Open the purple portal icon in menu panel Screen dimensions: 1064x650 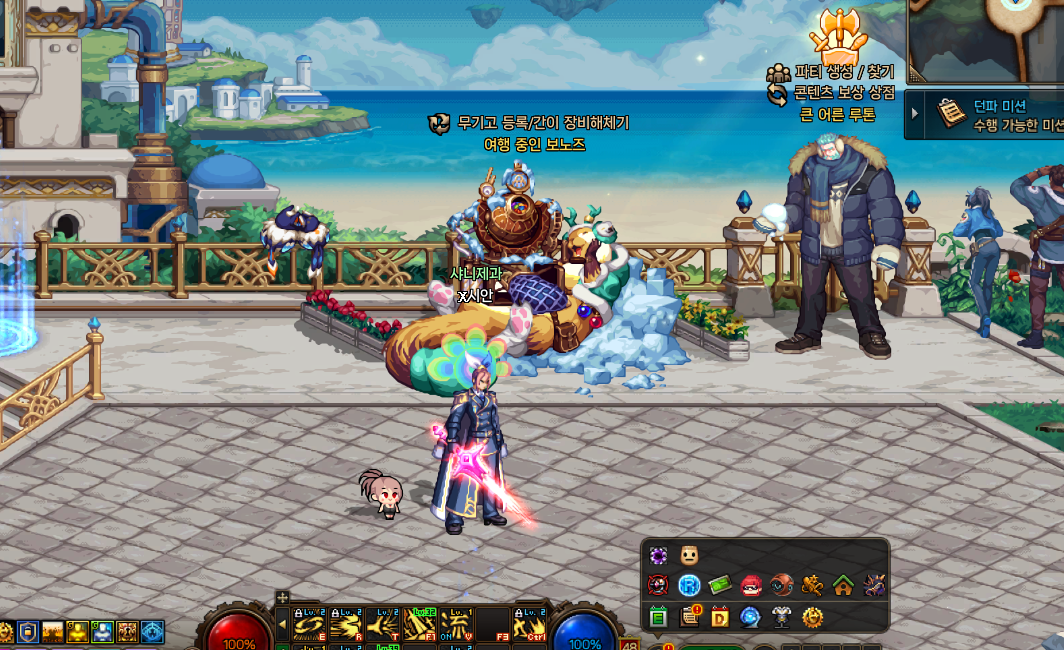tap(658, 556)
